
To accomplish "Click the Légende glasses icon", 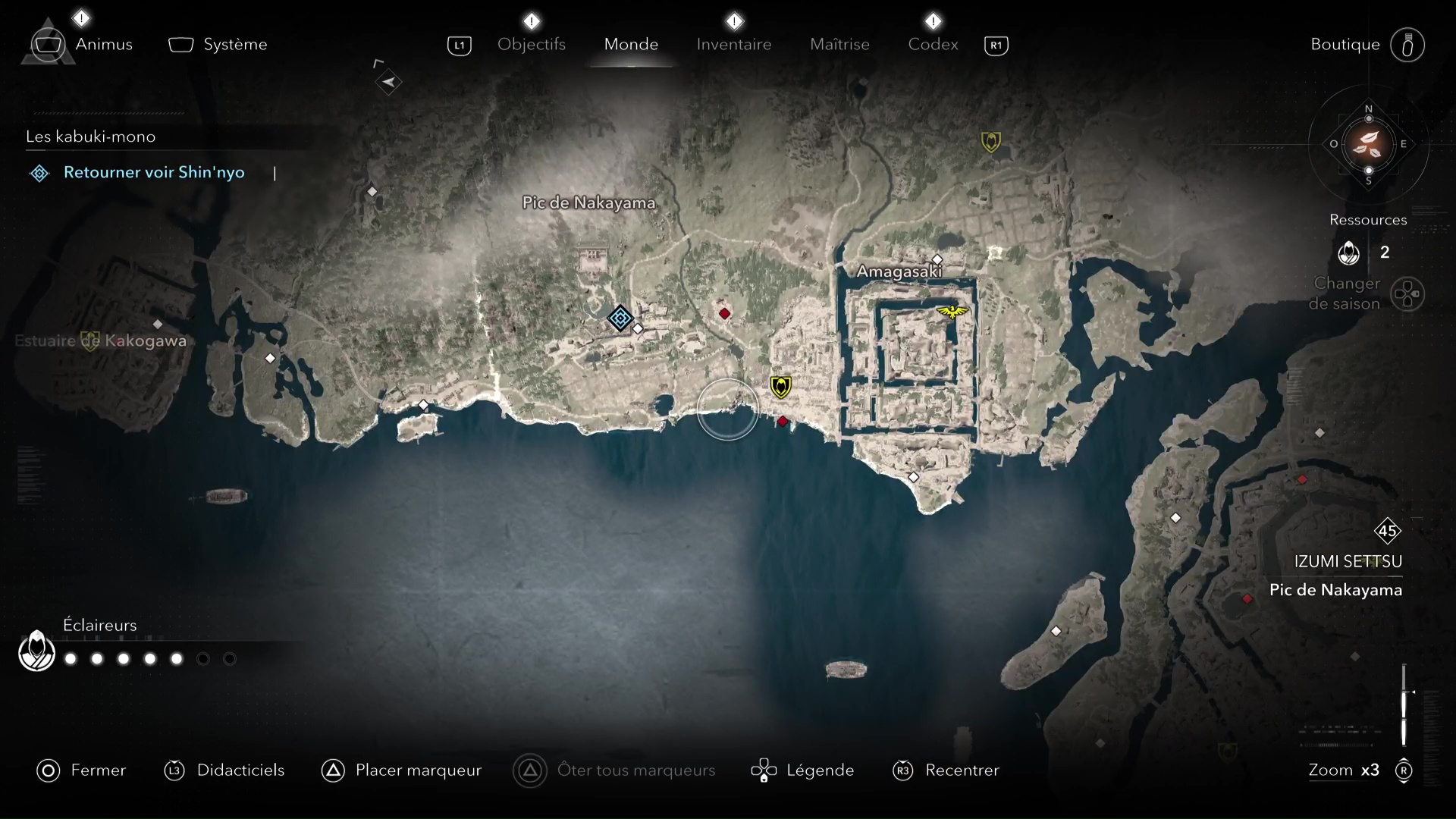I will click(764, 770).
